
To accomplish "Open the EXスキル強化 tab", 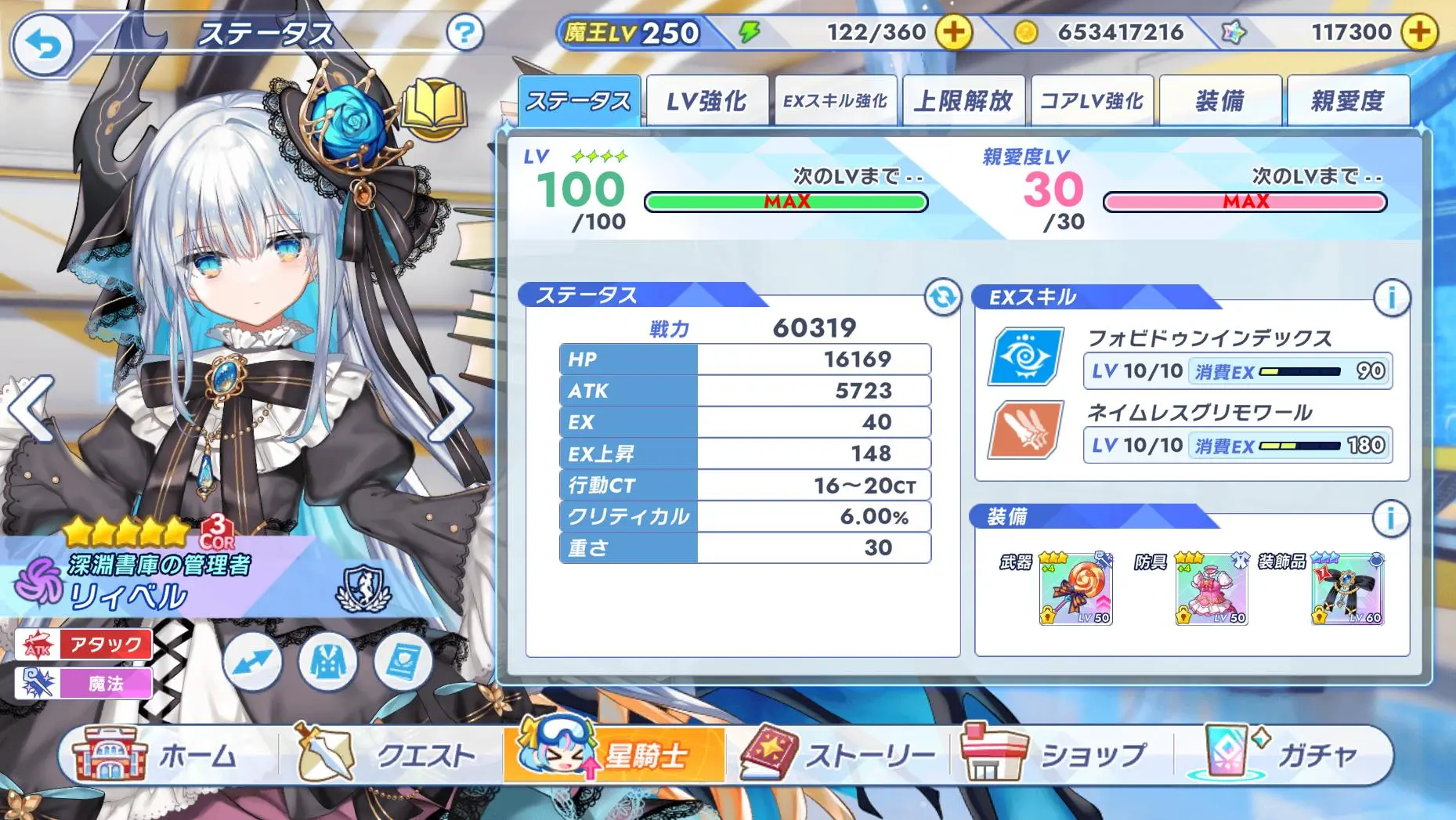I will [x=835, y=101].
